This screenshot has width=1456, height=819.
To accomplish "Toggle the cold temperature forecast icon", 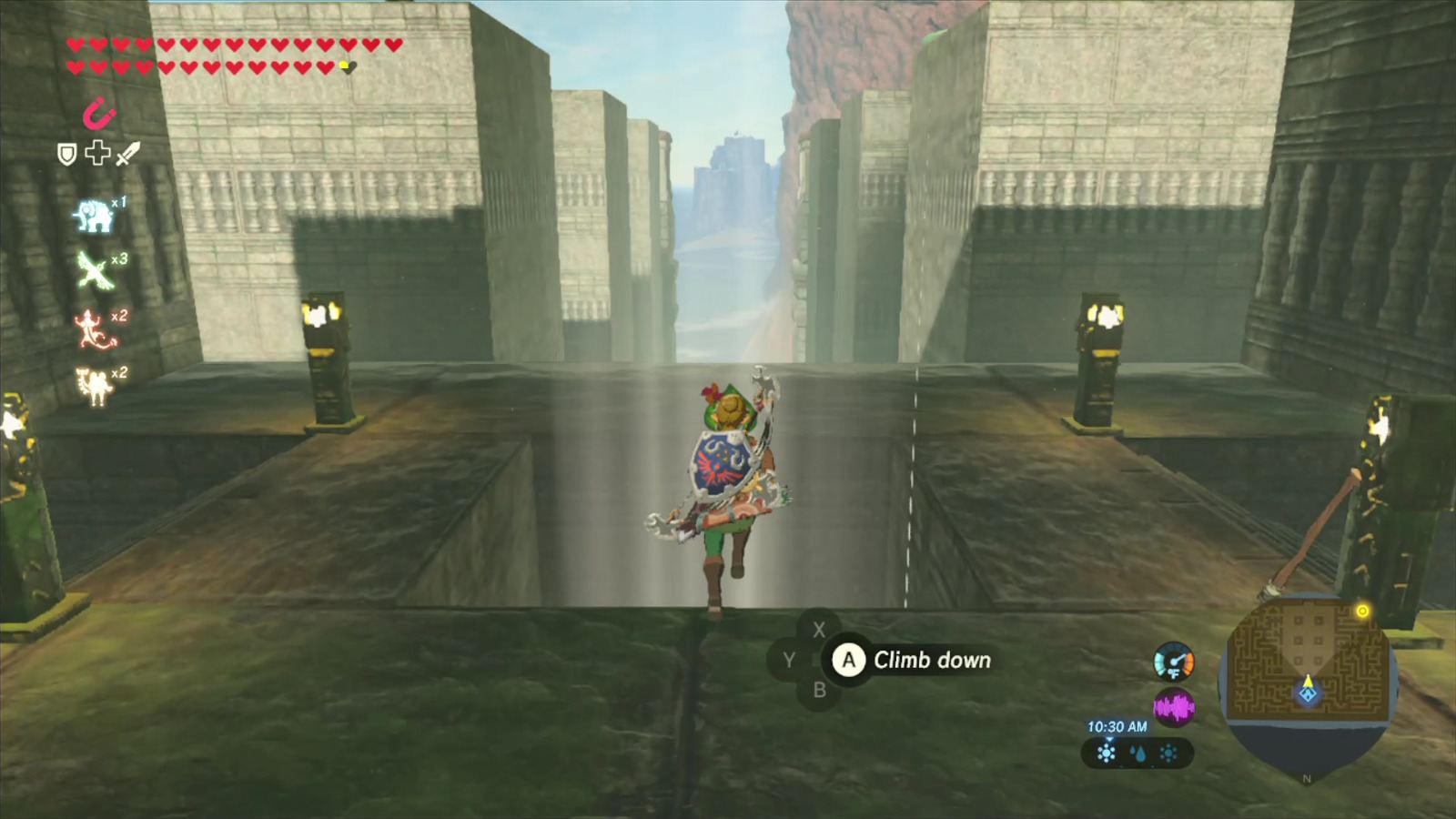I will (x=1168, y=753).
